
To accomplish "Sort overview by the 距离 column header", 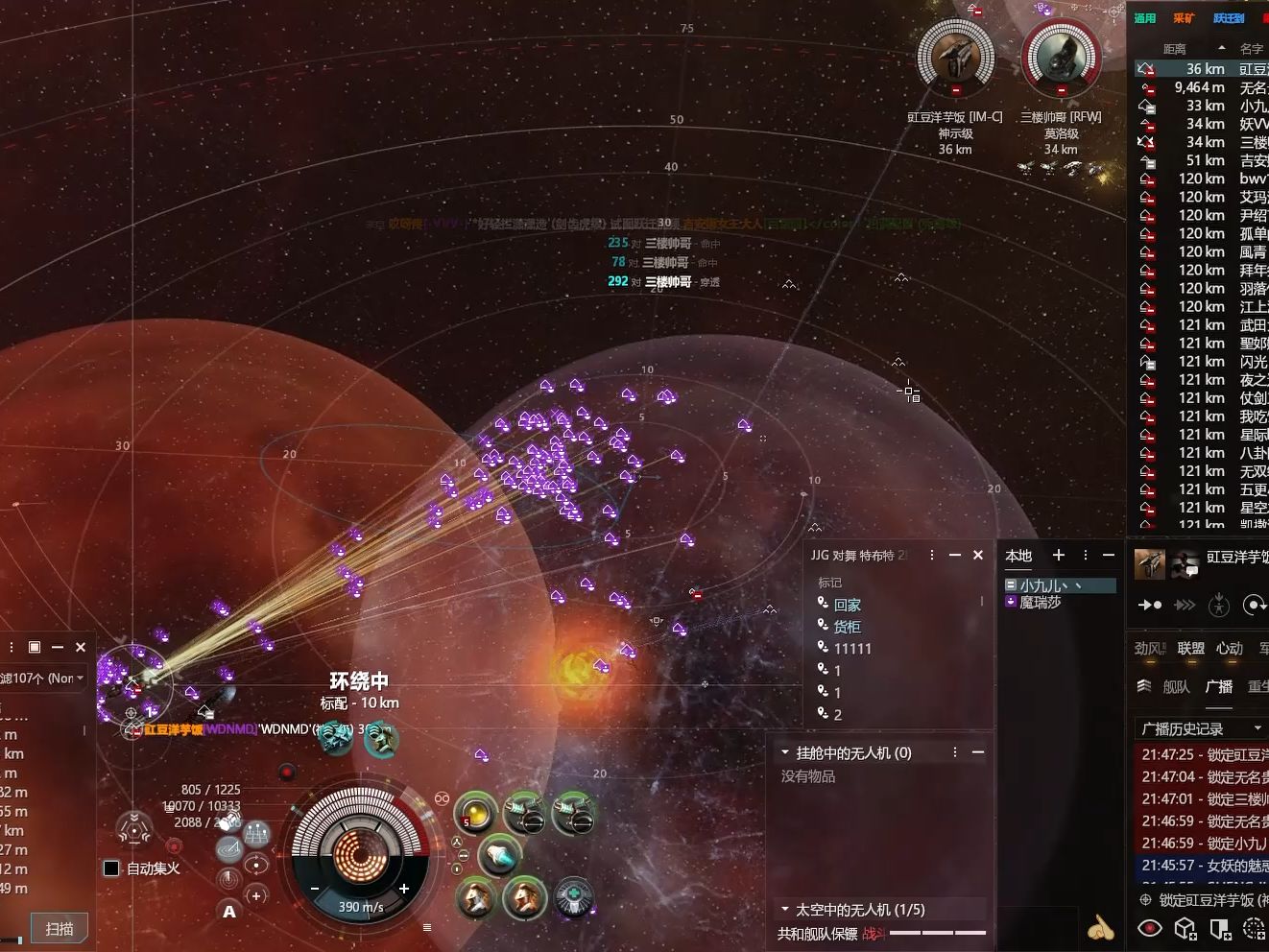I will [x=1175, y=49].
